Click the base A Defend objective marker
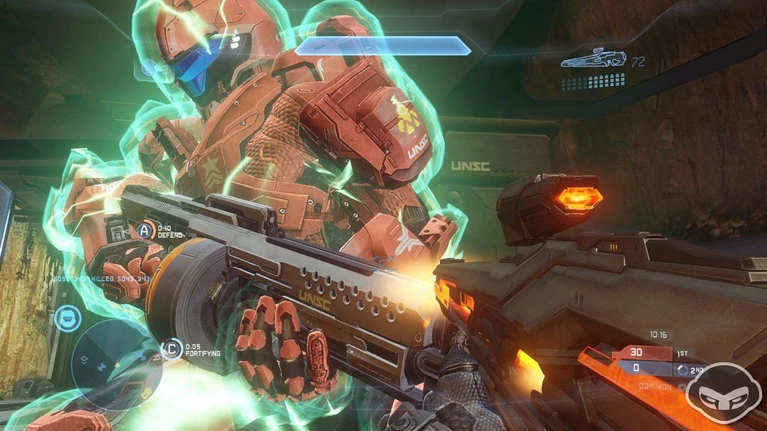This screenshot has width=767, height=431. [x=147, y=232]
